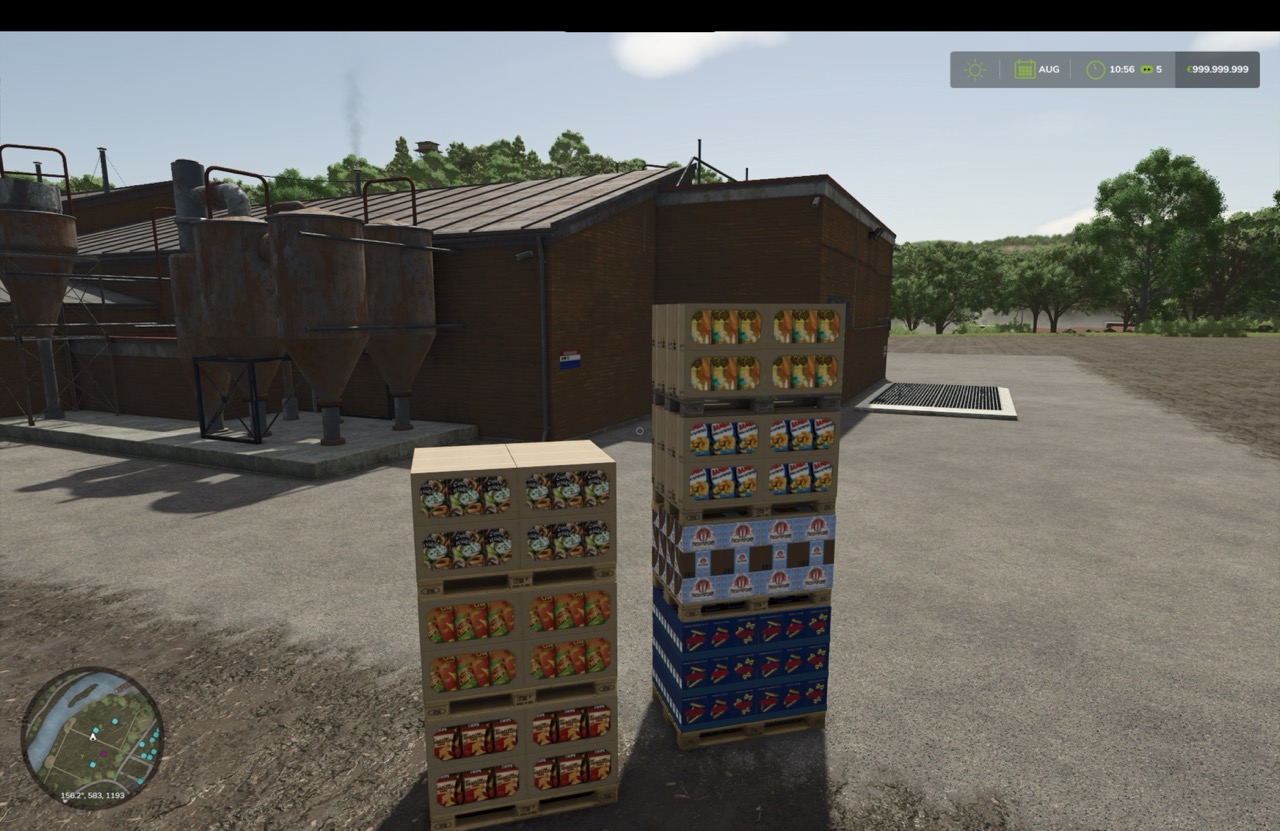Select the calendar icon next to AUG
This screenshot has height=831, width=1280.
(1024, 69)
